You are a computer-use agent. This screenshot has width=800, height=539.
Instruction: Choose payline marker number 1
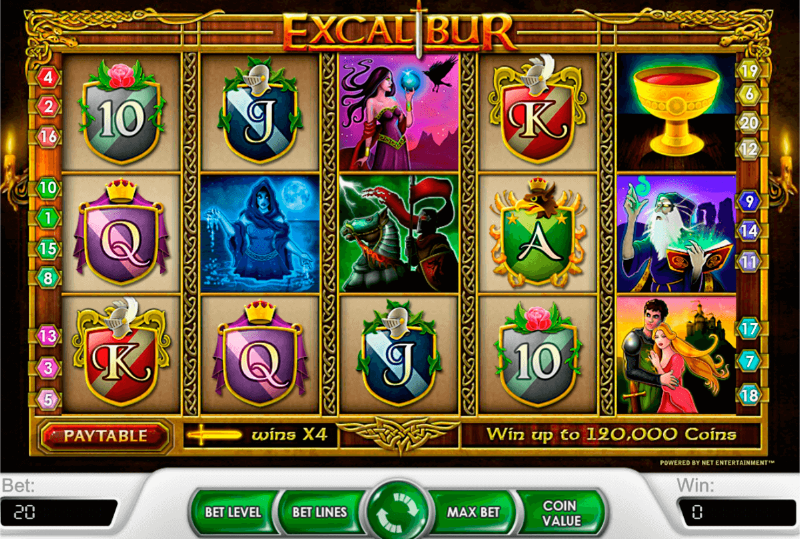49,216
